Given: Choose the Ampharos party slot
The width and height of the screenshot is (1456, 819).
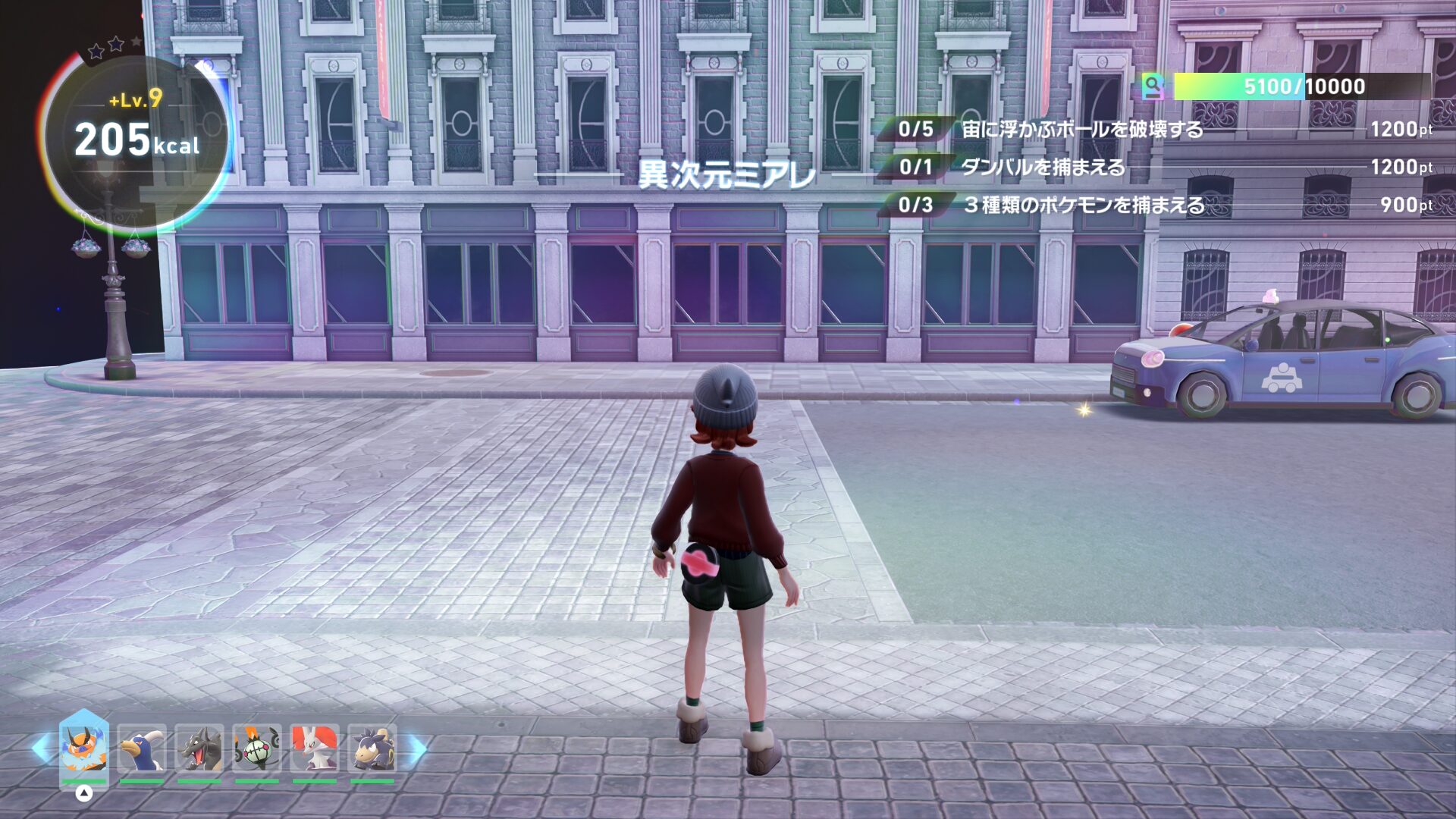Looking at the screenshot, I should [372, 748].
